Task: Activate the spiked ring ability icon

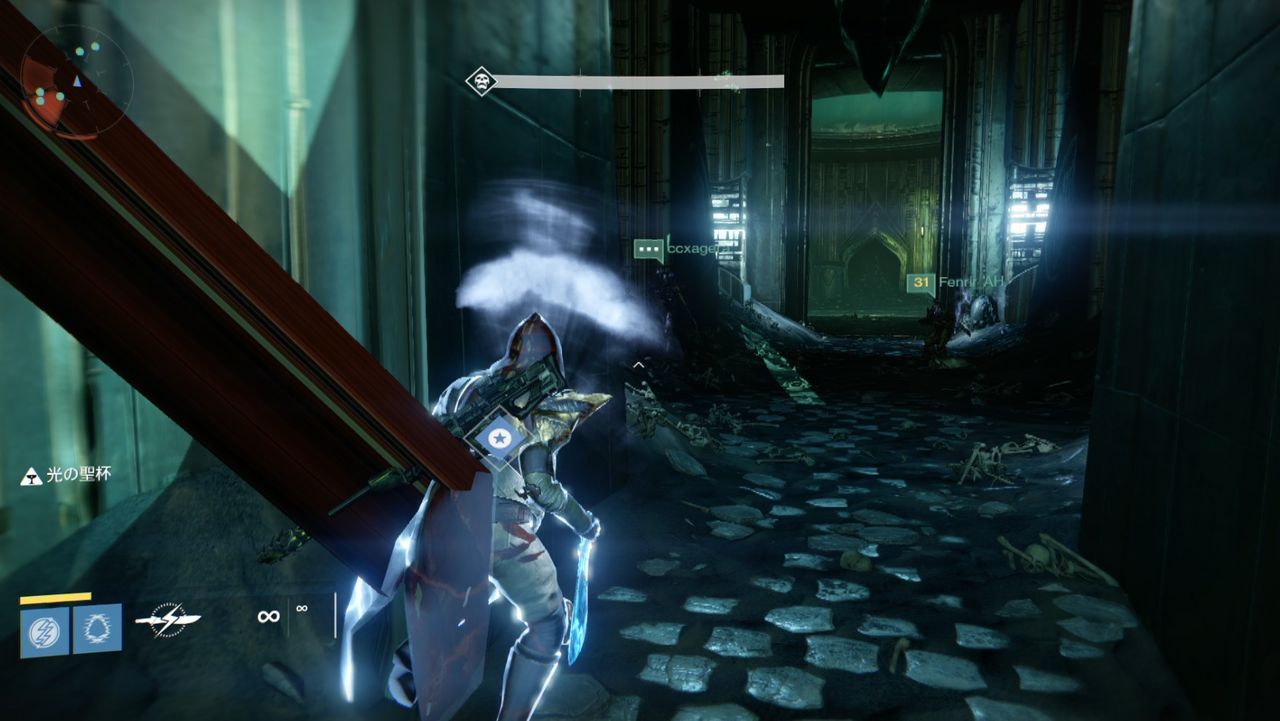Action: click(97, 628)
